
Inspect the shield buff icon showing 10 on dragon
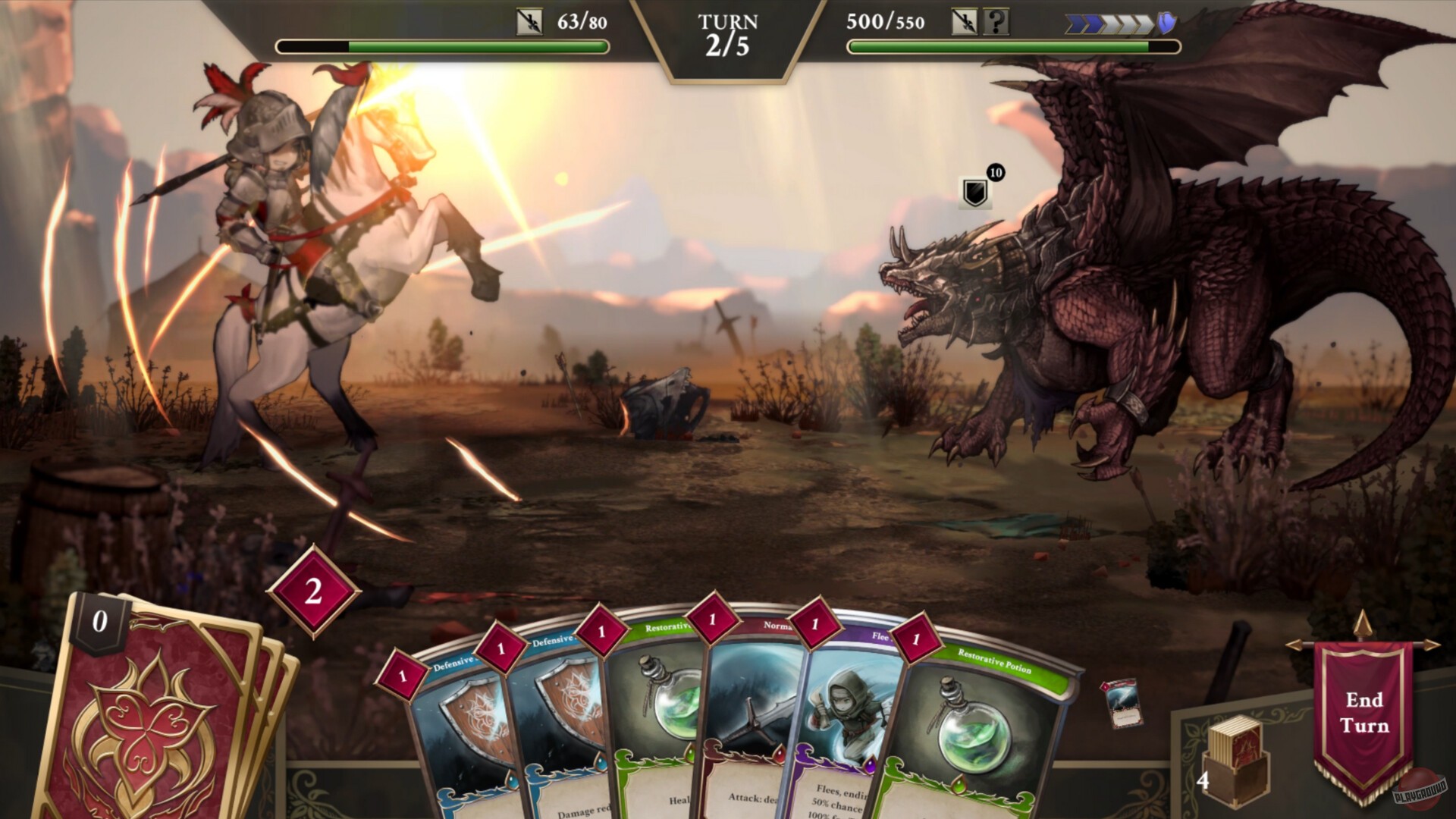976,192
